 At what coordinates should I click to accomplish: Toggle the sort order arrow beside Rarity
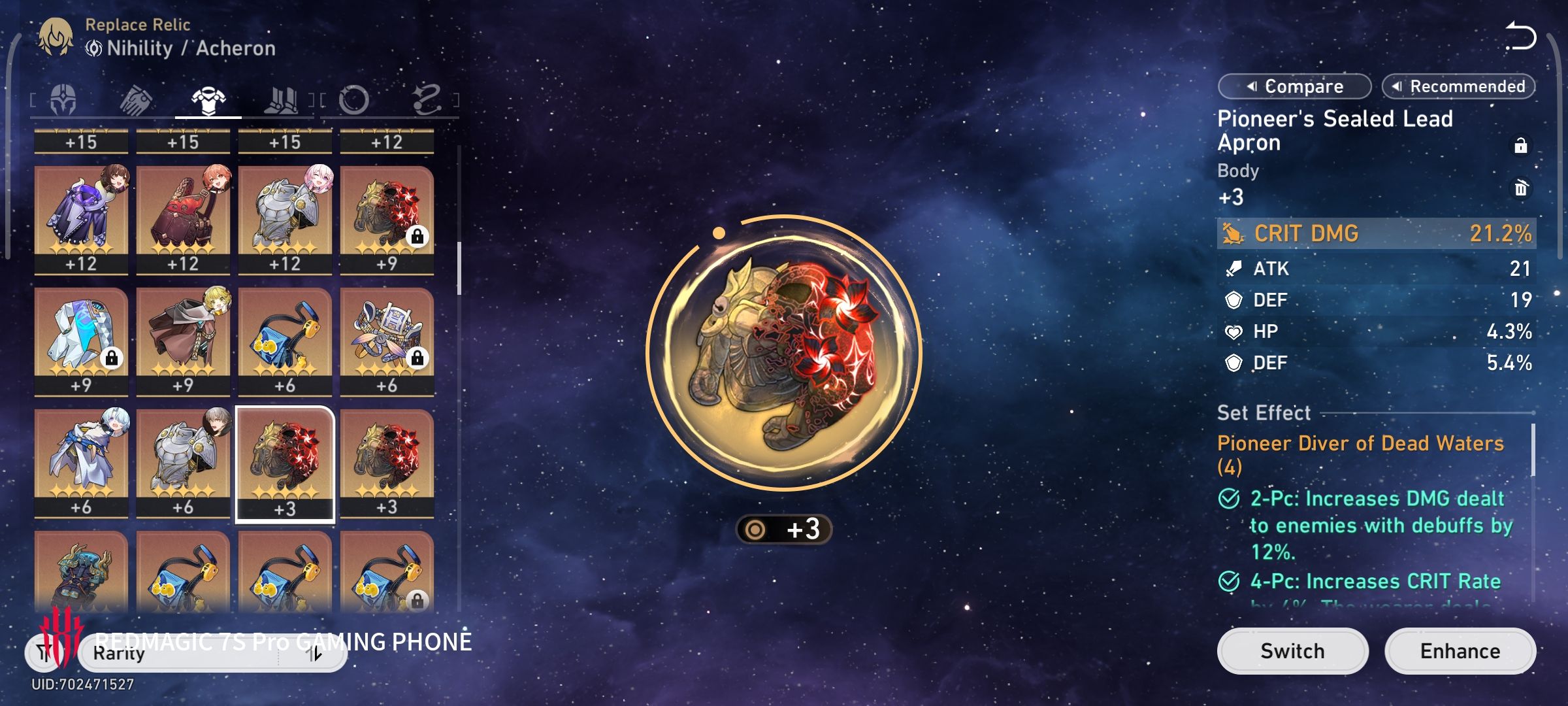tap(312, 652)
